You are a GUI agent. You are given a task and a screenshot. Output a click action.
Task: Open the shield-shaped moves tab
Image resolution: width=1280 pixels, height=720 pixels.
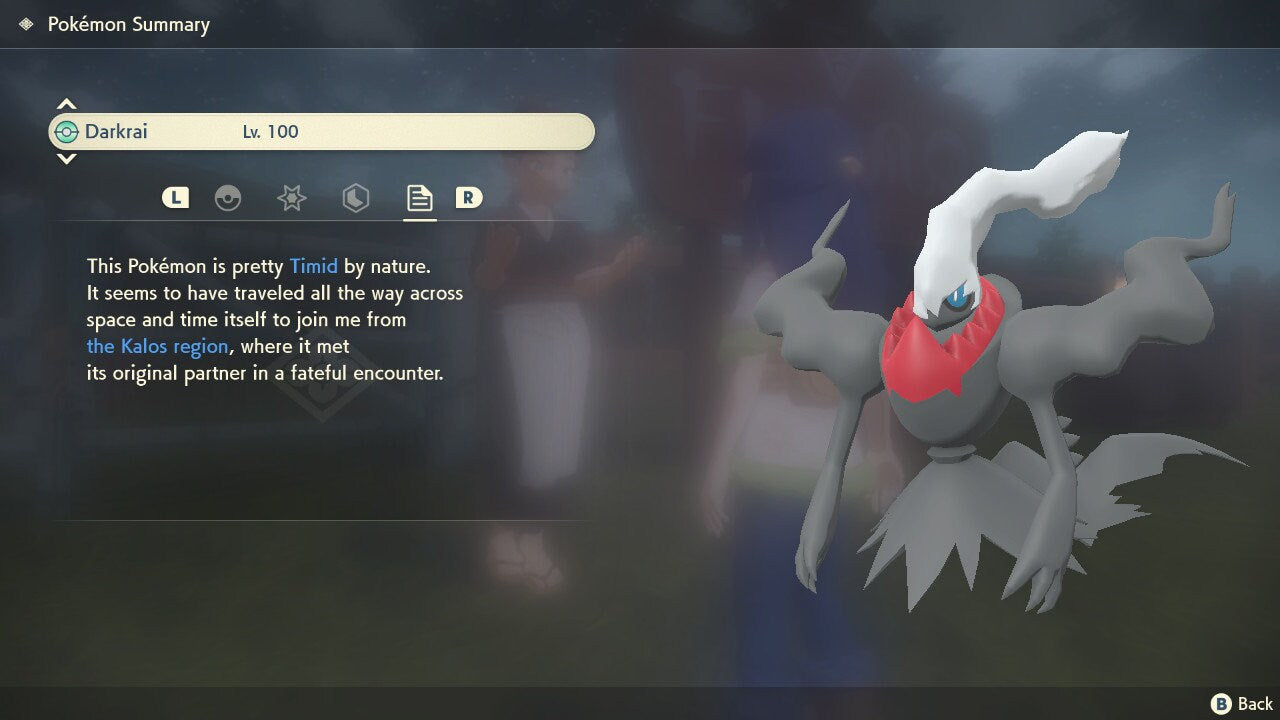point(355,198)
